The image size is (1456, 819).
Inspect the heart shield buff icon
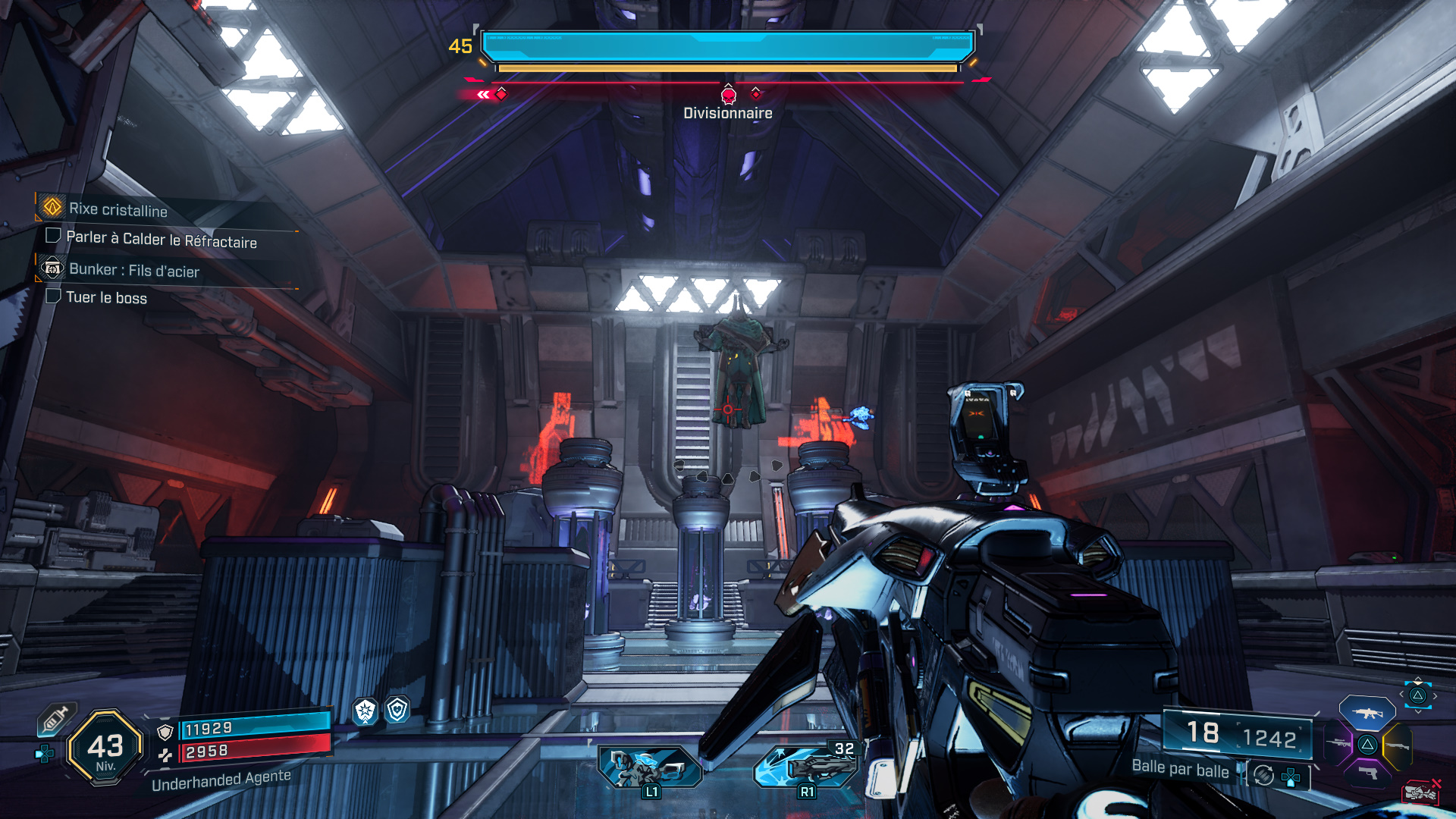tap(397, 710)
